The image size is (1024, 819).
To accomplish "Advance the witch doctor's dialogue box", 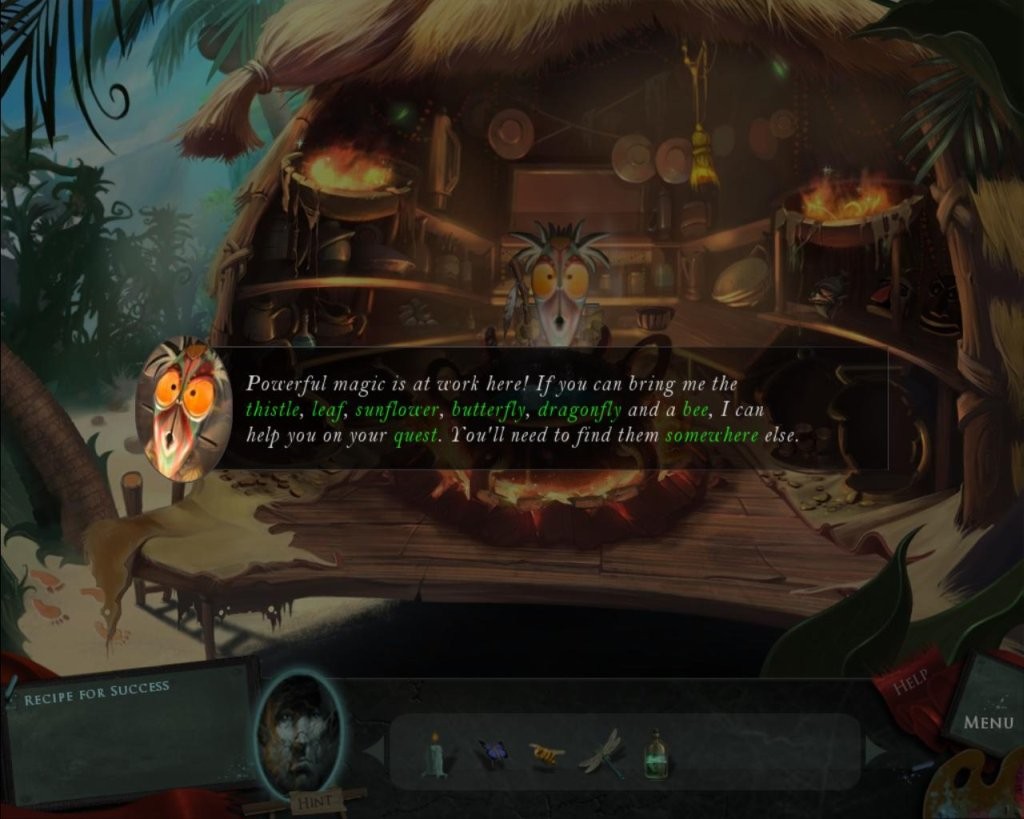I will pos(550,408).
